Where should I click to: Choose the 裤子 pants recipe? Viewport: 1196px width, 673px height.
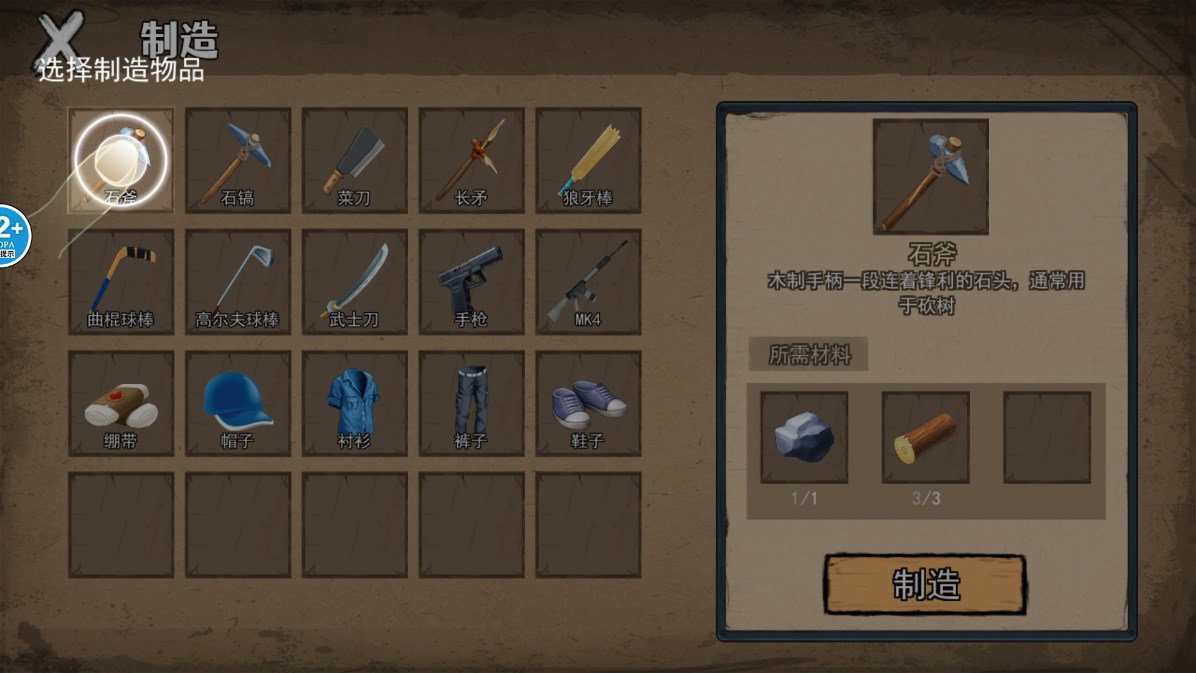click(471, 402)
